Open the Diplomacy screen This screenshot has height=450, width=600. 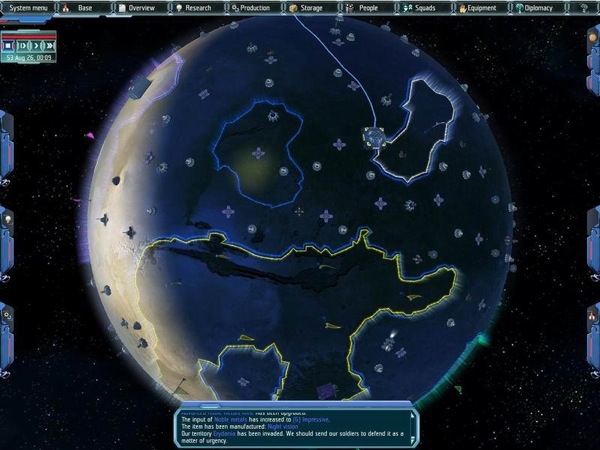point(536,7)
